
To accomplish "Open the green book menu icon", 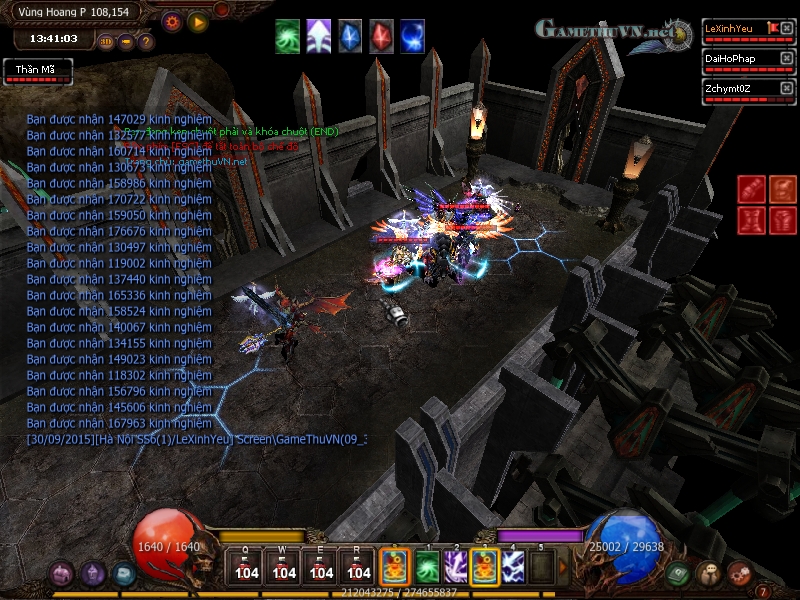I will [680, 574].
